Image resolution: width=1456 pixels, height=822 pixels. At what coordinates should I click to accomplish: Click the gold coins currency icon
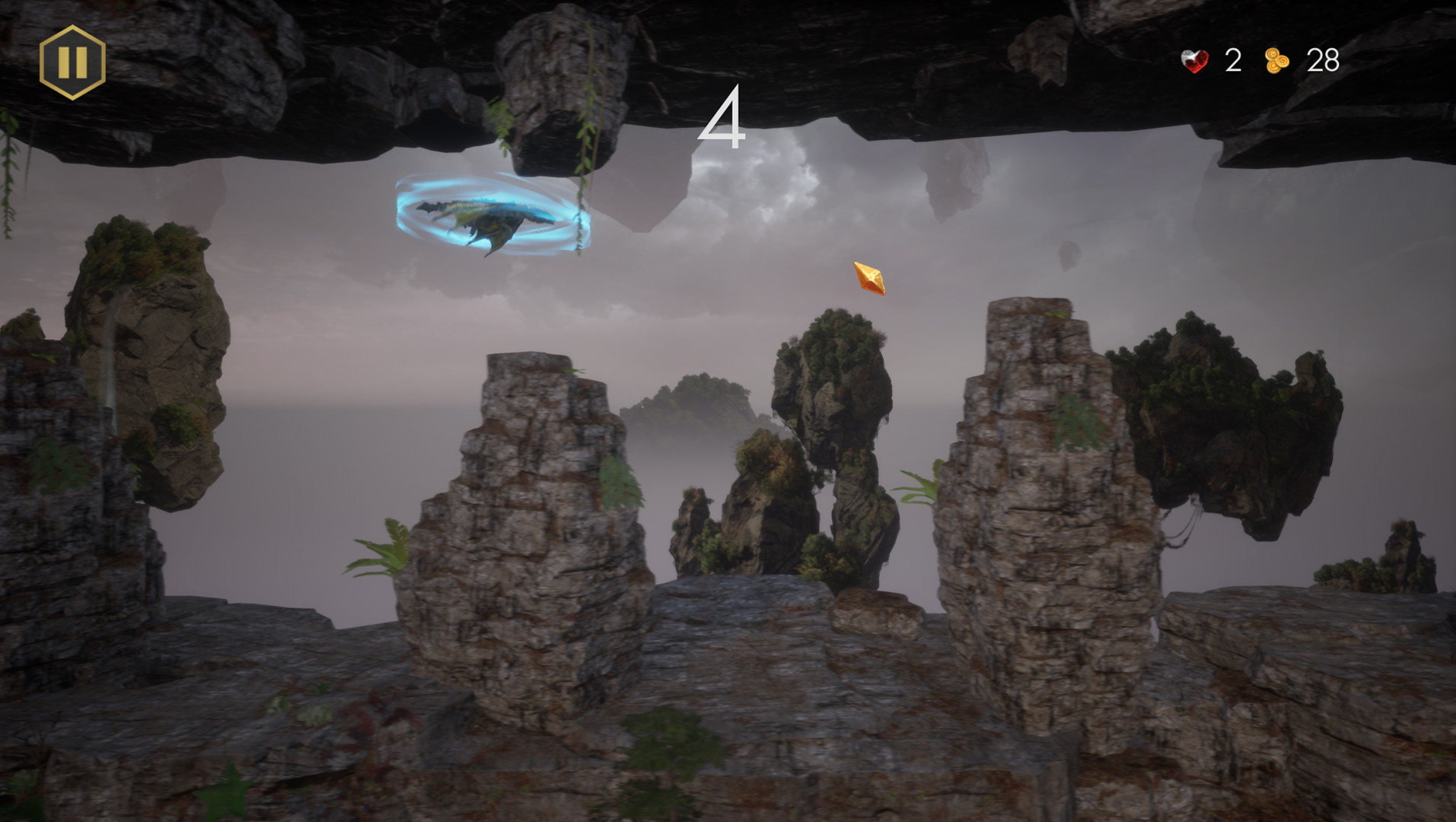coord(1277,61)
